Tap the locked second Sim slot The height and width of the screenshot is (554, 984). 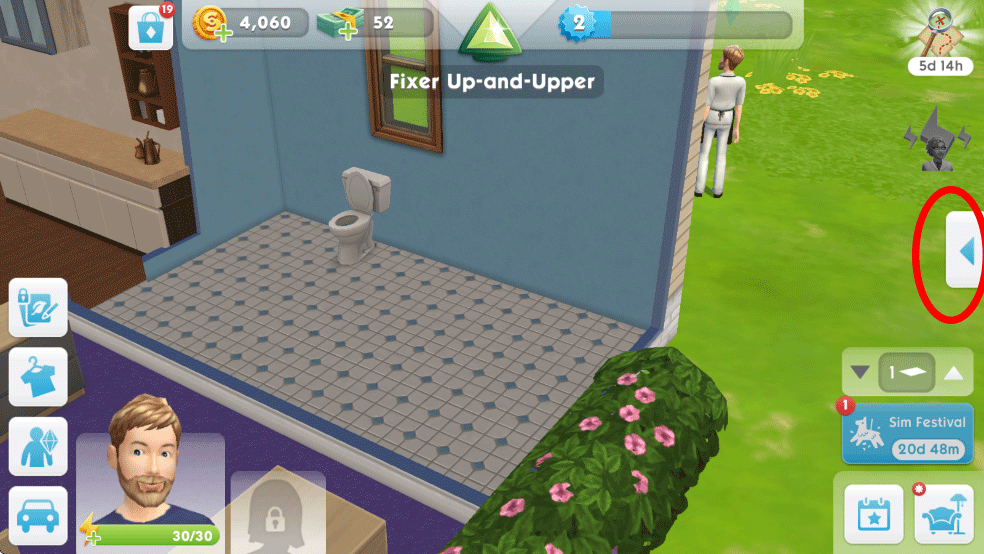(277, 512)
